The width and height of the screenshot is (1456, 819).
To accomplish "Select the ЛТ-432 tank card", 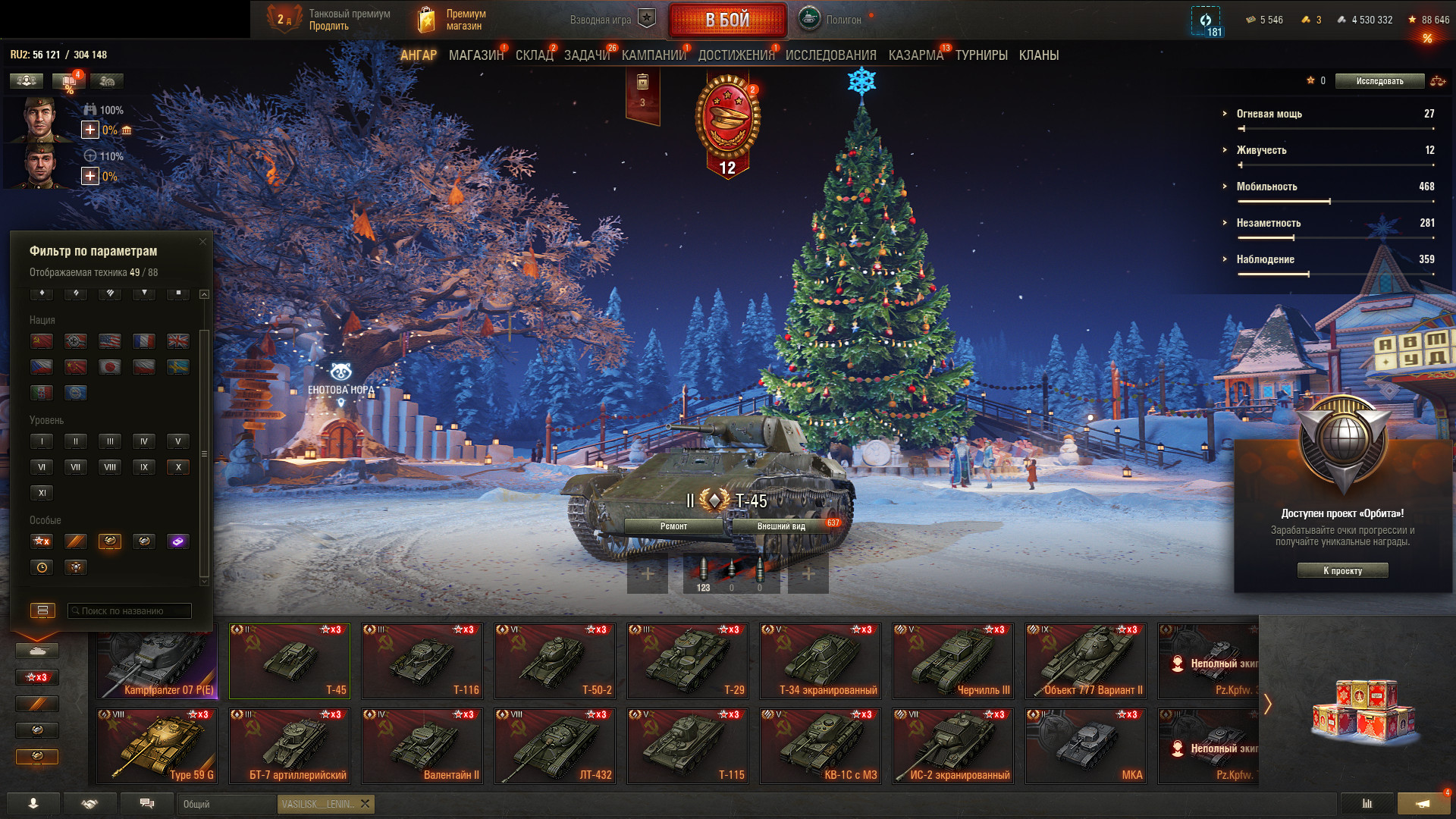I will tap(554, 746).
